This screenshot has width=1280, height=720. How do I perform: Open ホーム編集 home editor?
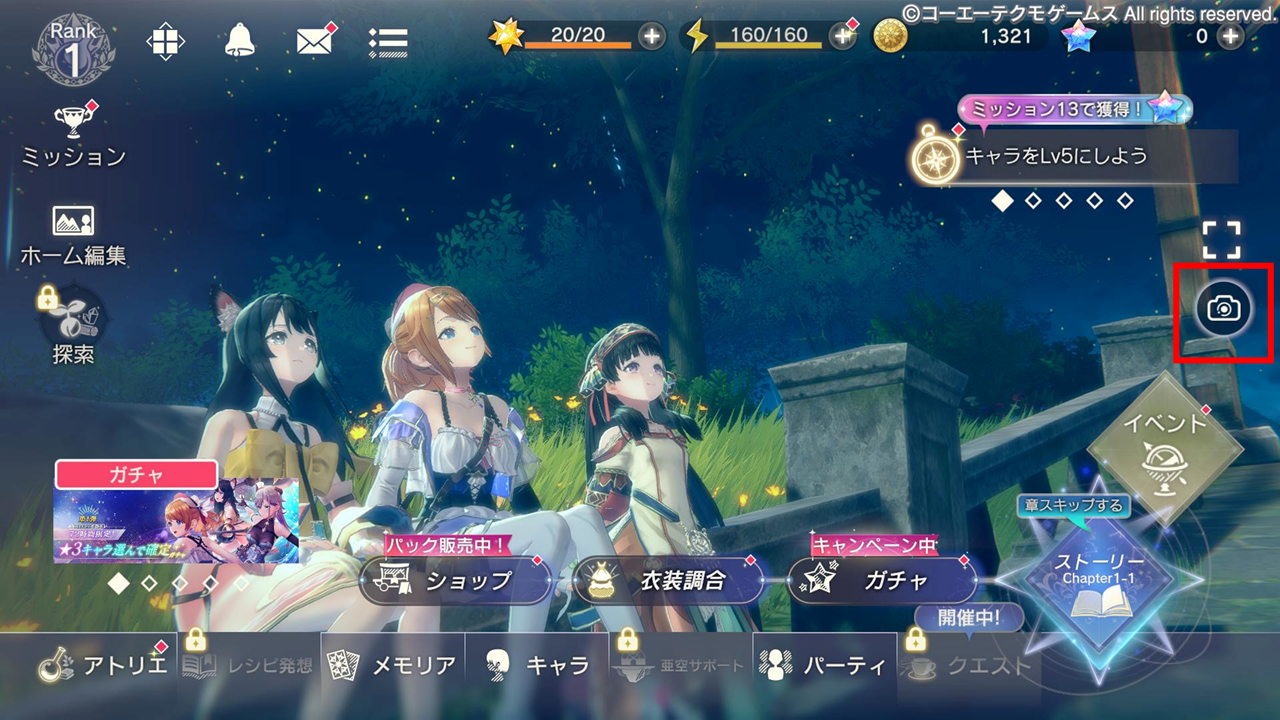click(x=73, y=235)
